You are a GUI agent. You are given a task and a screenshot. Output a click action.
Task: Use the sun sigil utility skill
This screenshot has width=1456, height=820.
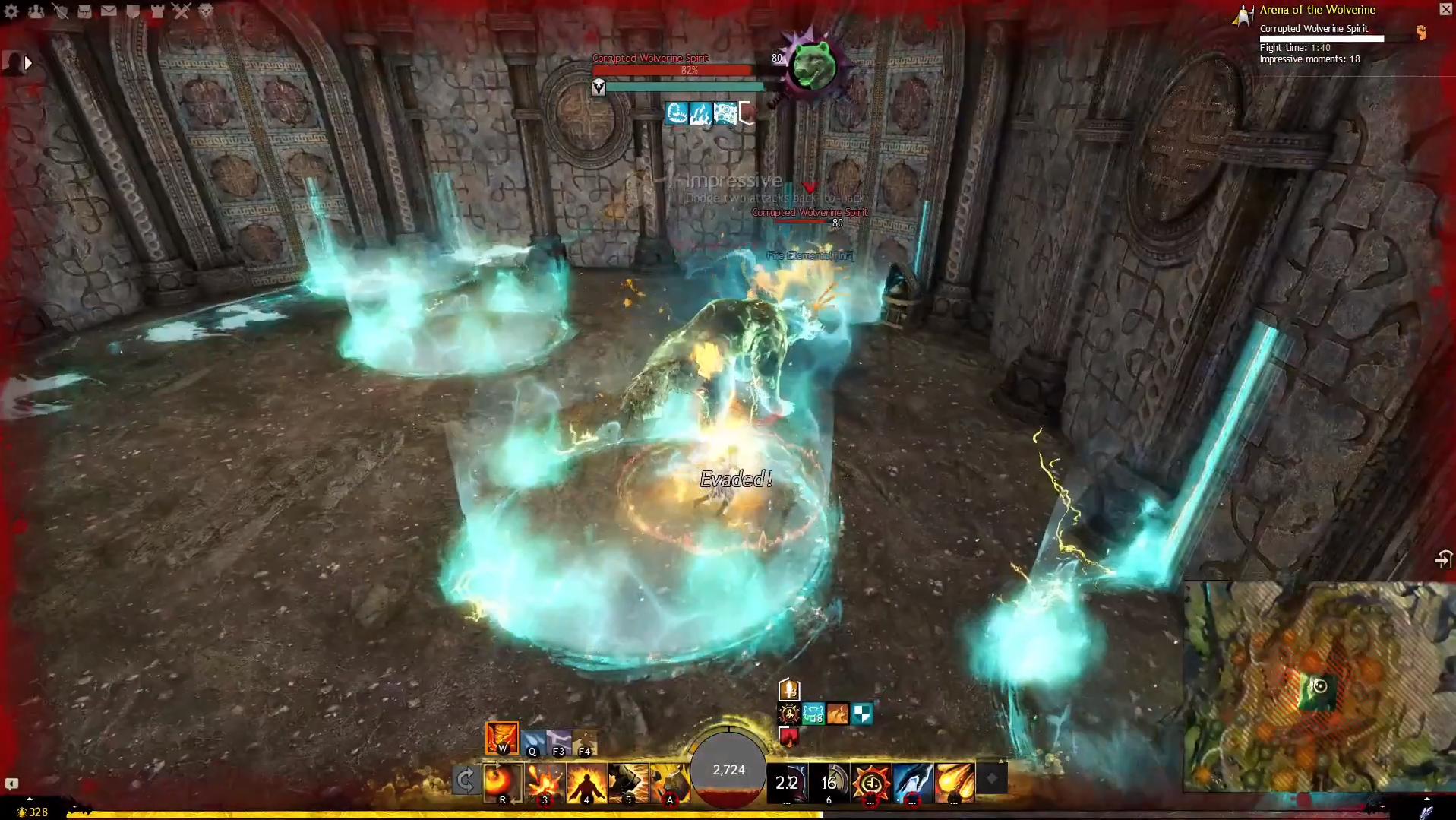point(870,783)
